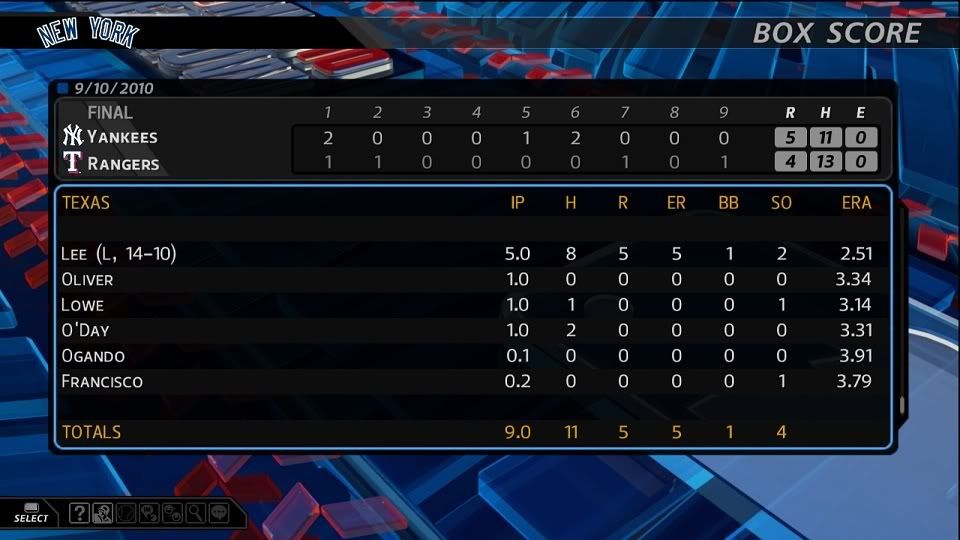
Task: Select the Oliver pitcher row
Action: (x=470, y=279)
